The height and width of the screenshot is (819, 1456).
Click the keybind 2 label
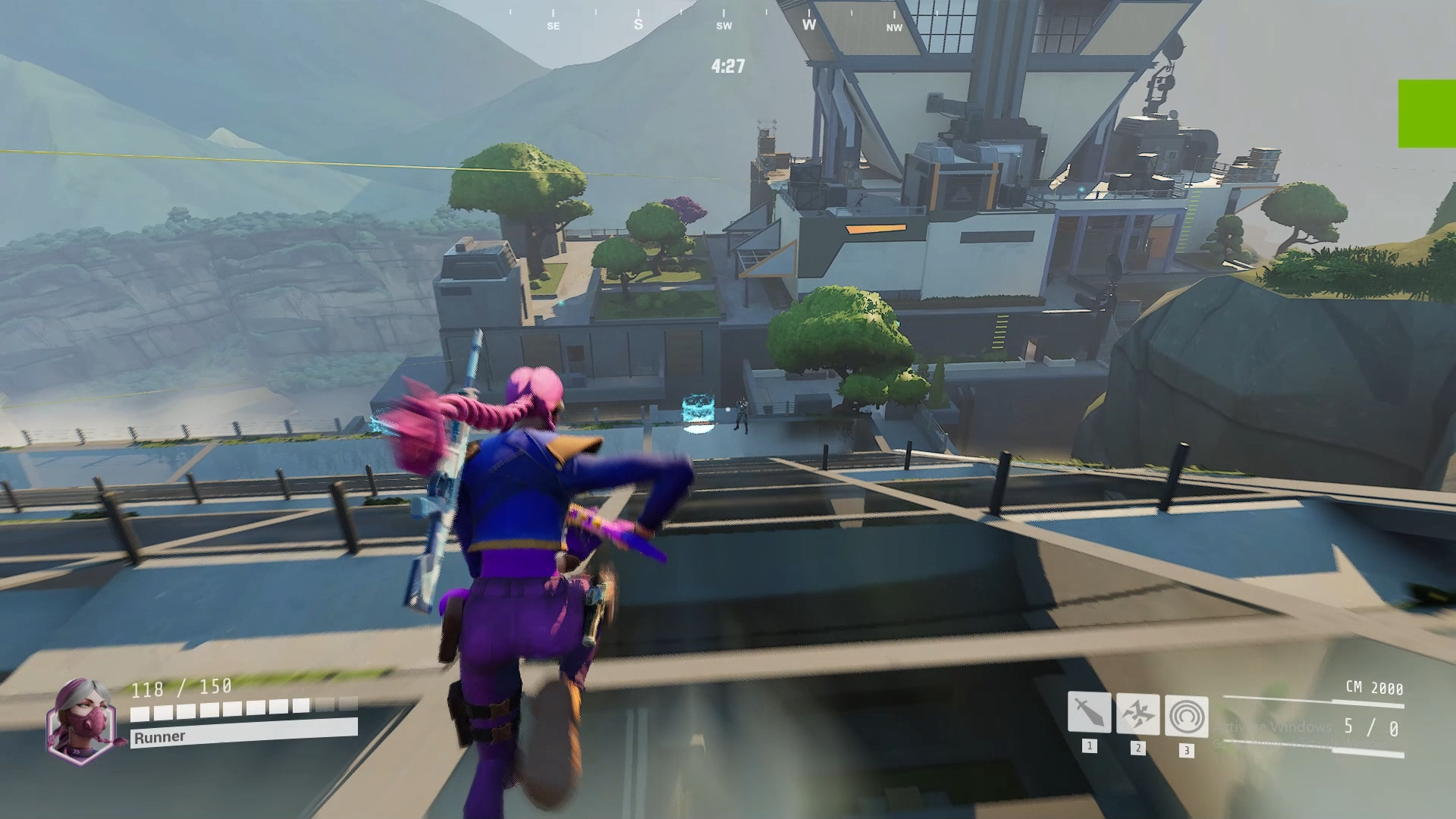click(1137, 746)
